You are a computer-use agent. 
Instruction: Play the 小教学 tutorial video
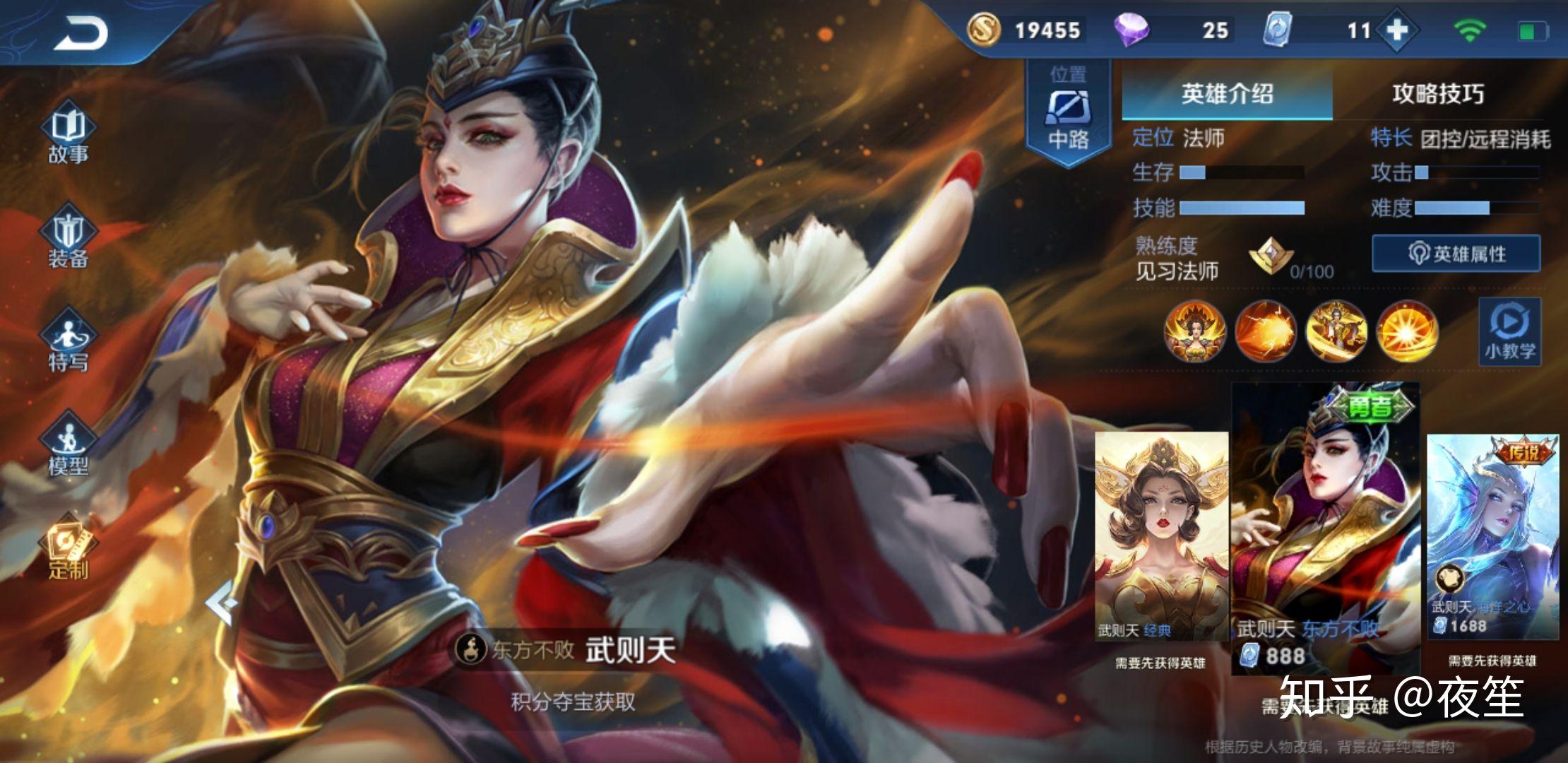tap(1510, 332)
